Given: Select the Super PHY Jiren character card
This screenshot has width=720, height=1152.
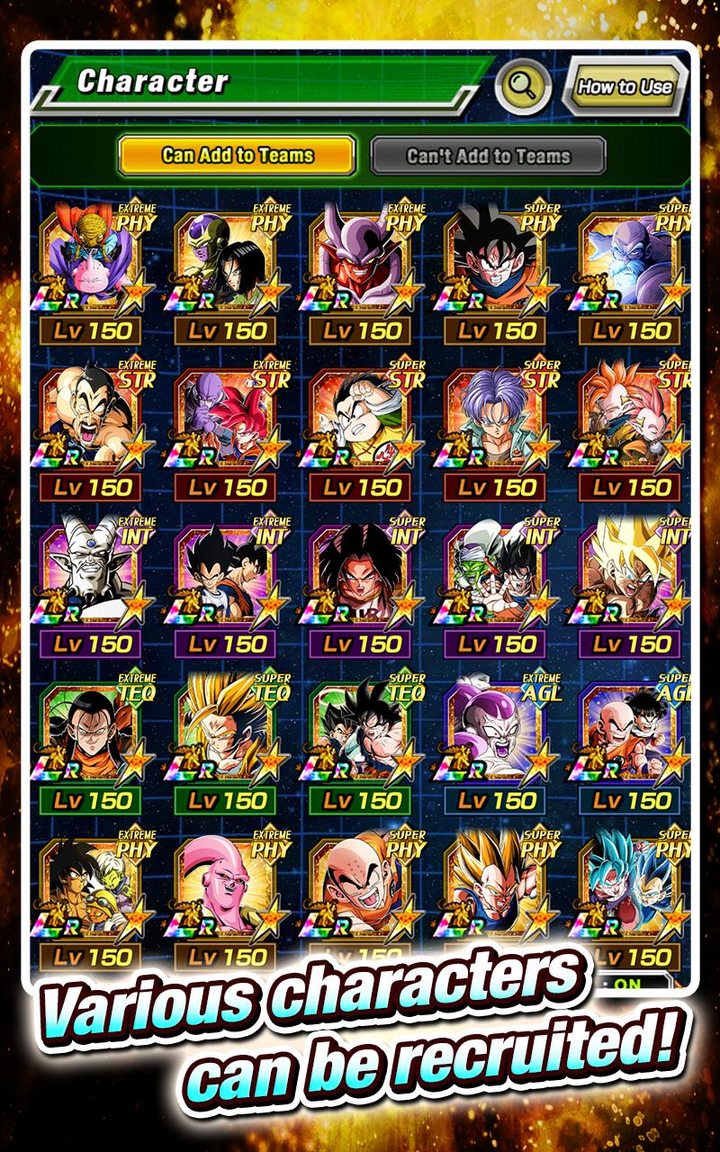Looking at the screenshot, I should [x=633, y=260].
